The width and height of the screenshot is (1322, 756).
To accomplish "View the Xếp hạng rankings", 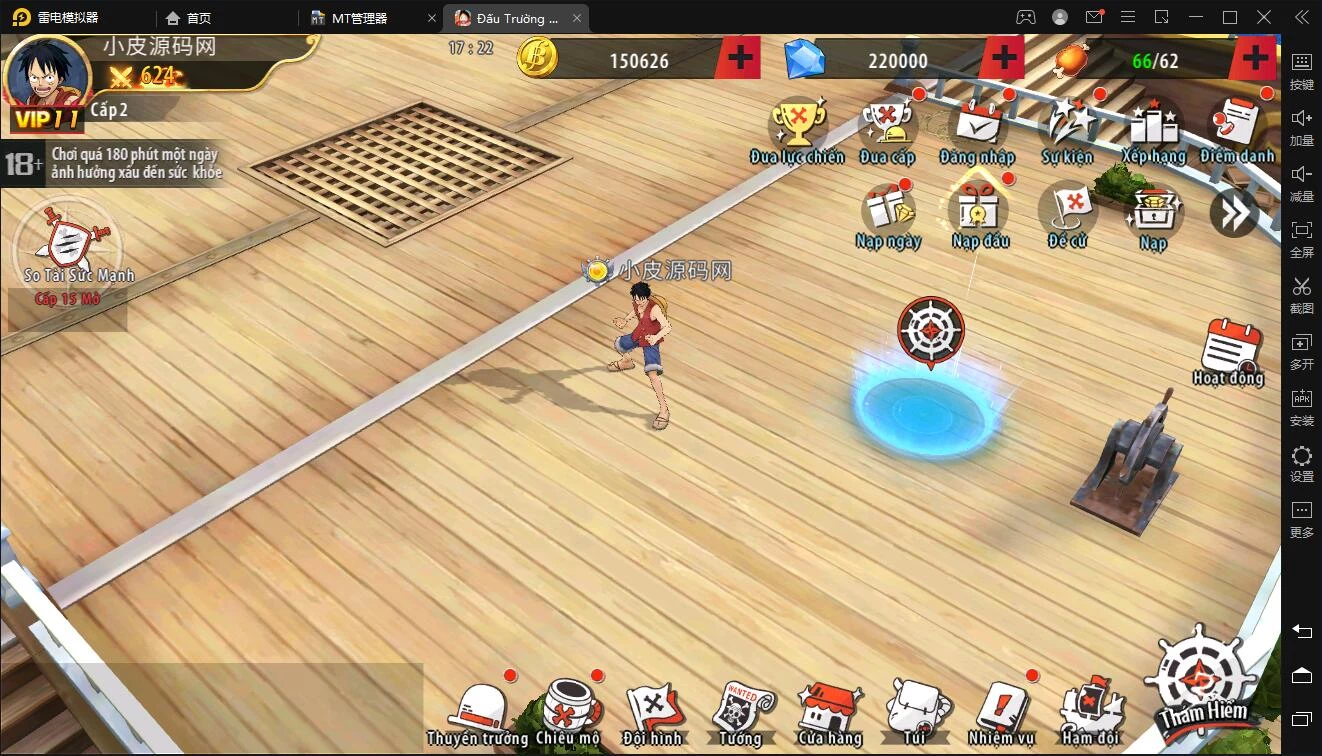I will pos(1153,130).
